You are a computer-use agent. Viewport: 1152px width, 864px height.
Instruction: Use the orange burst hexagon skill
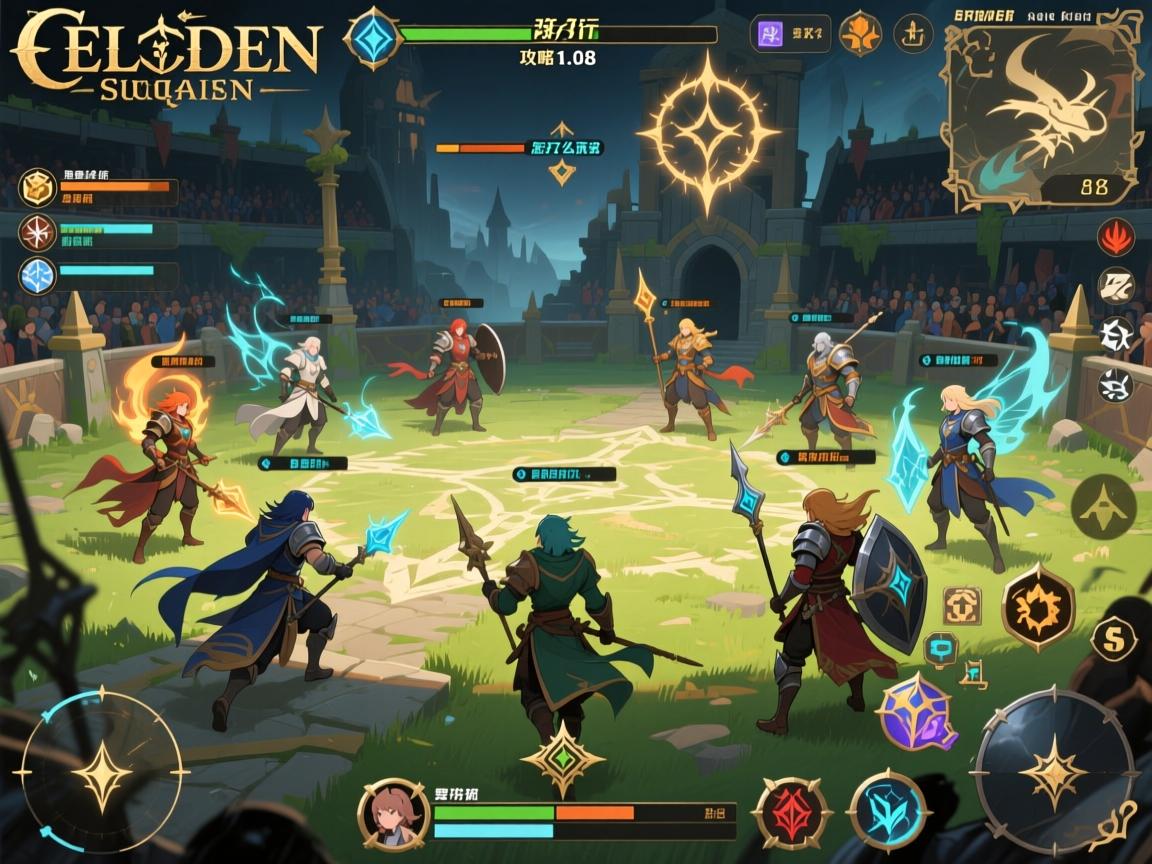tap(1038, 607)
